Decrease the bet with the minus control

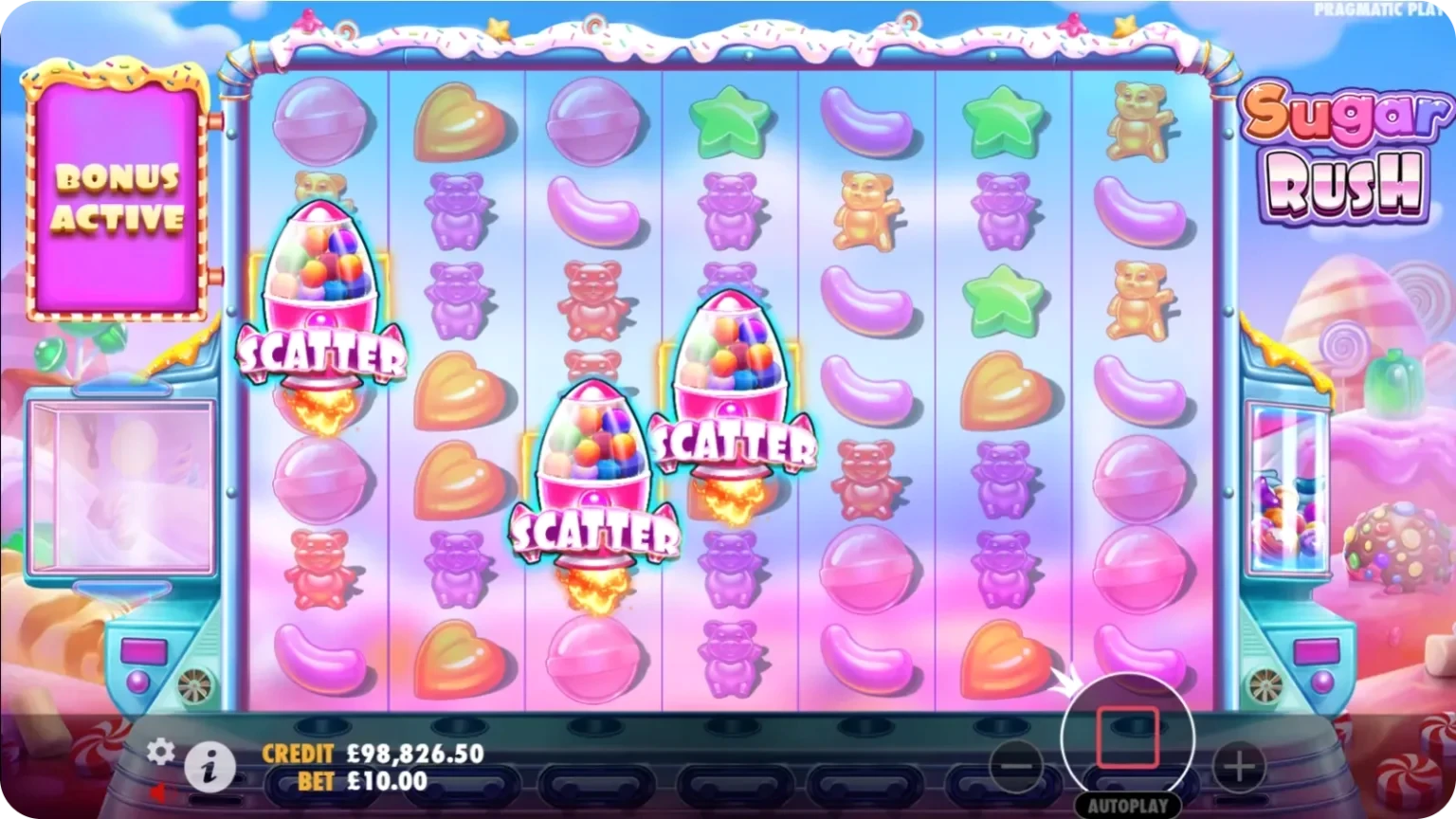(1016, 768)
